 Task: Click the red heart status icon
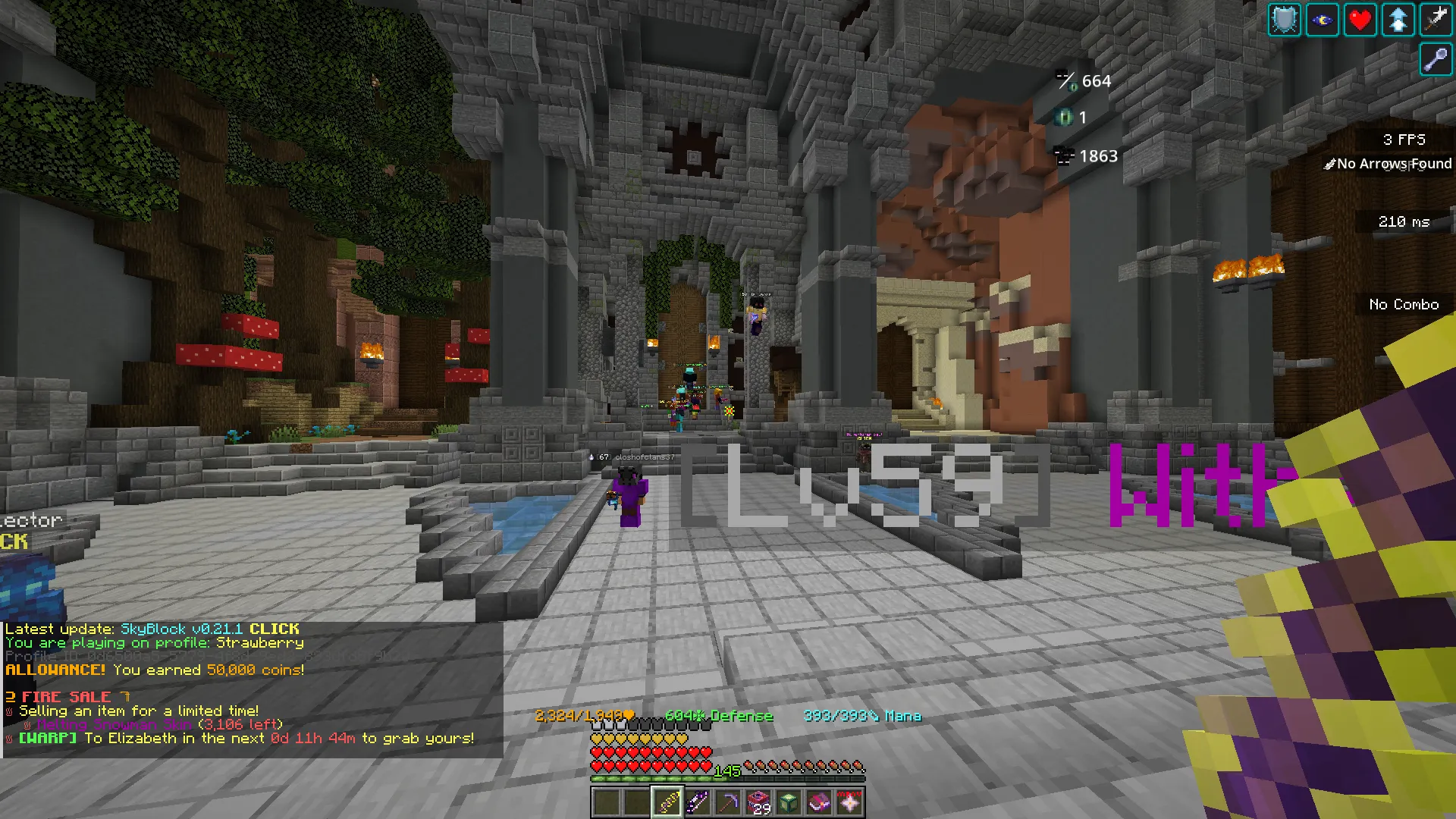pyautogui.click(x=1360, y=20)
